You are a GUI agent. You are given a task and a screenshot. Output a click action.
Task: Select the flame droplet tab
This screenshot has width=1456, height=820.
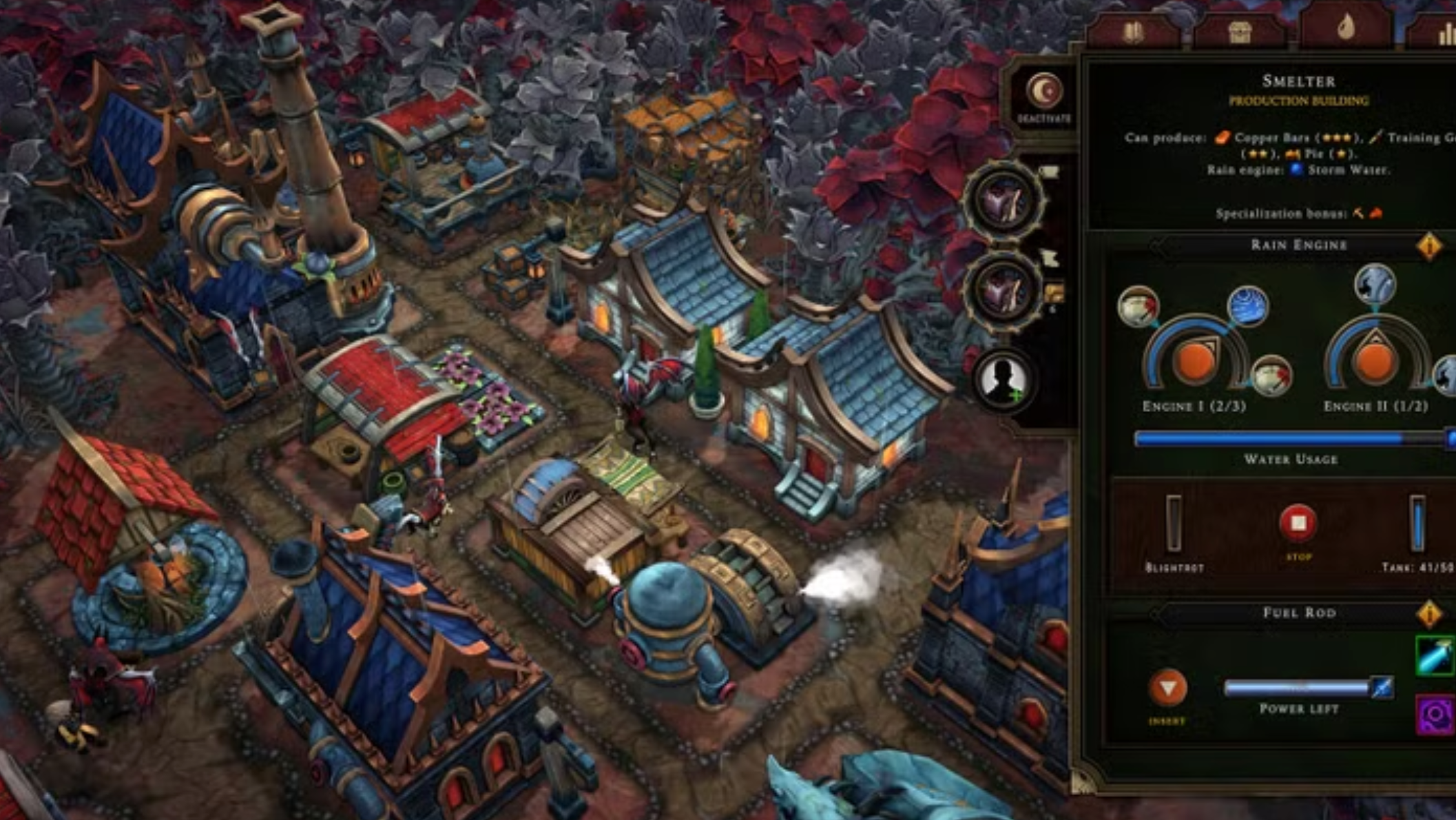click(x=1345, y=28)
